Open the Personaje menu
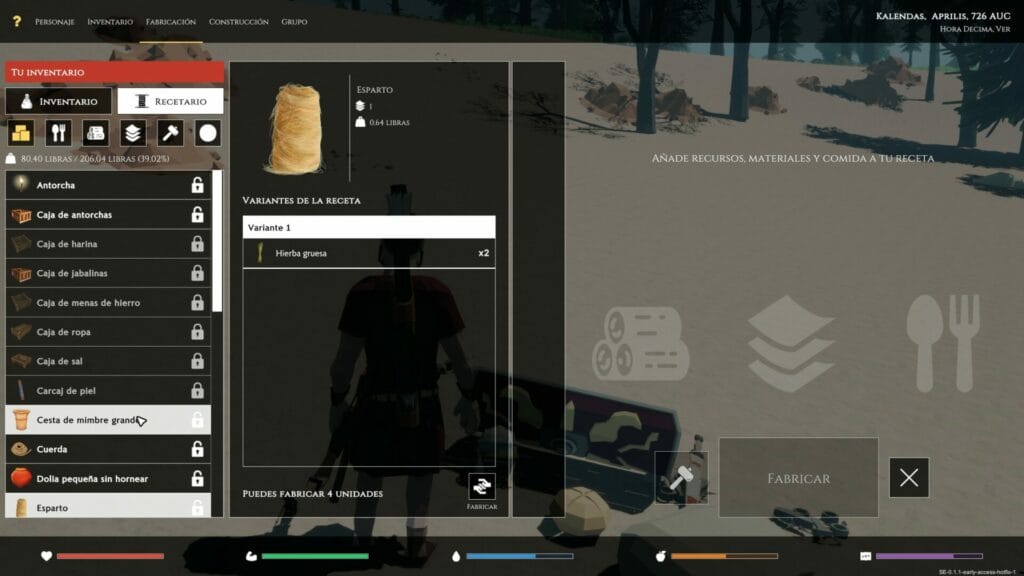 tap(54, 22)
